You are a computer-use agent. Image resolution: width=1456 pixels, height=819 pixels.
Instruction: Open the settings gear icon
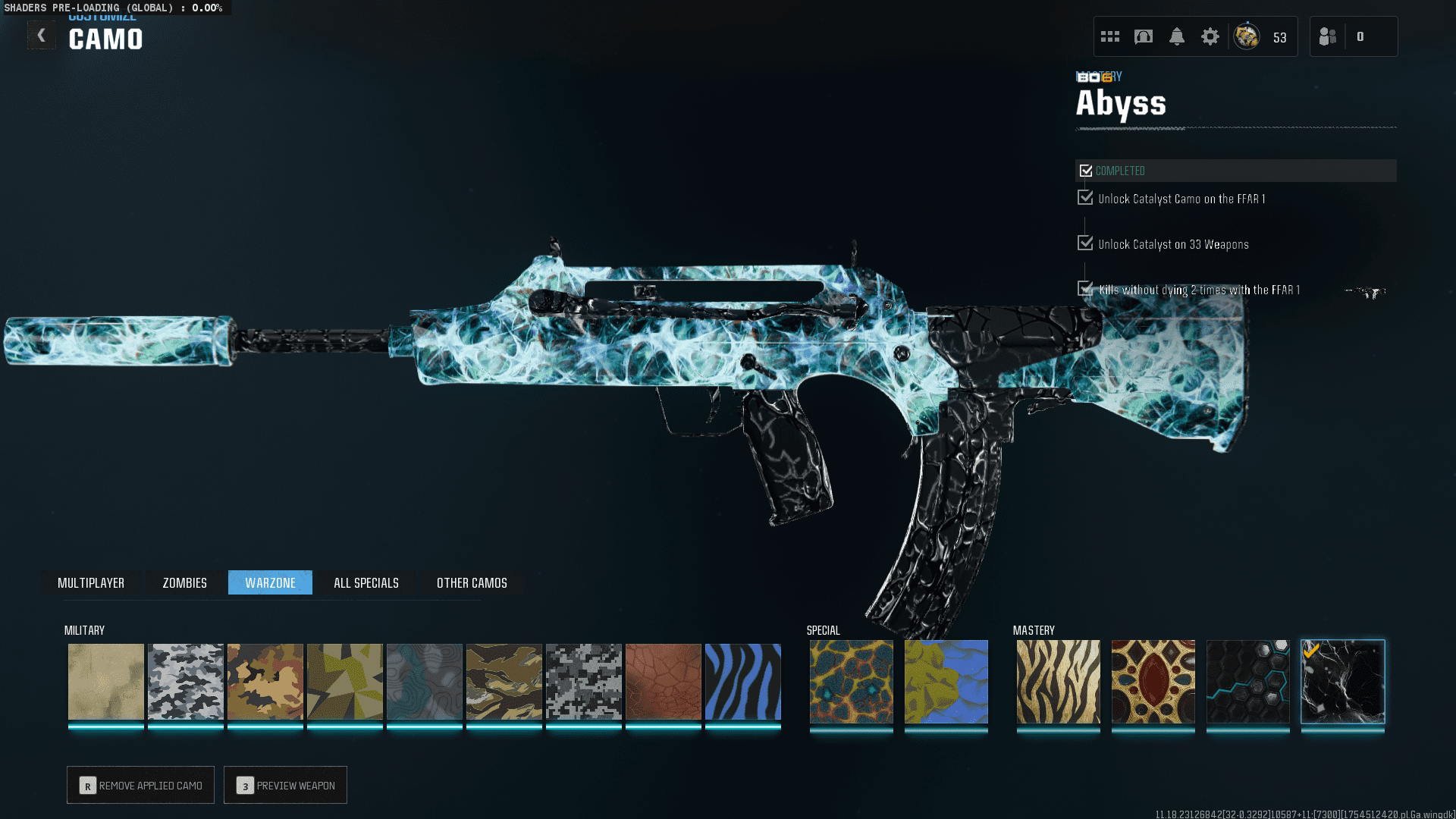1210,36
